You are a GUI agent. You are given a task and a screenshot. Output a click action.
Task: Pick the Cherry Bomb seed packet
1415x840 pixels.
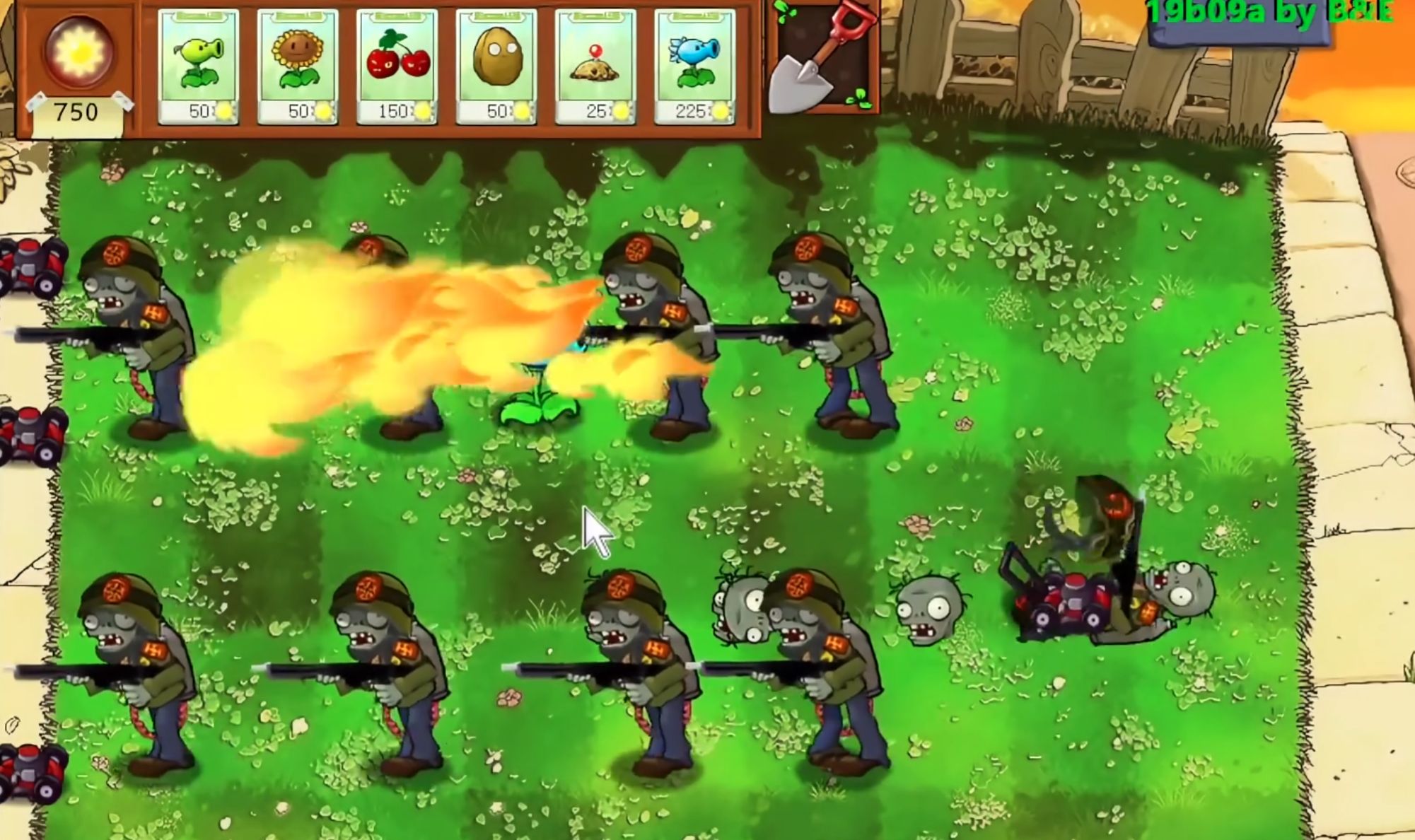click(x=397, y=67)
